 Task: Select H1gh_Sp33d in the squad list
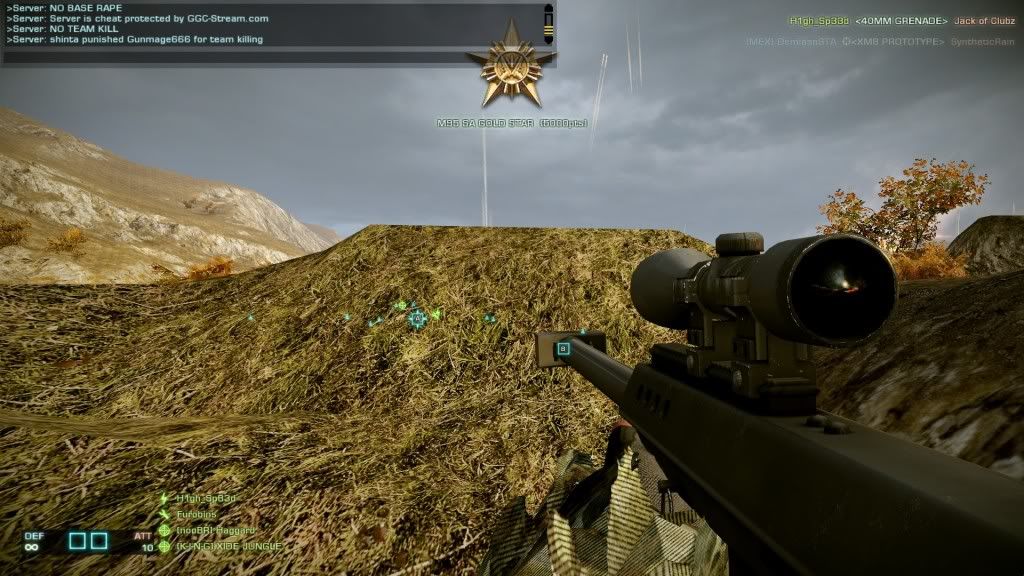[x=207, y=498]
